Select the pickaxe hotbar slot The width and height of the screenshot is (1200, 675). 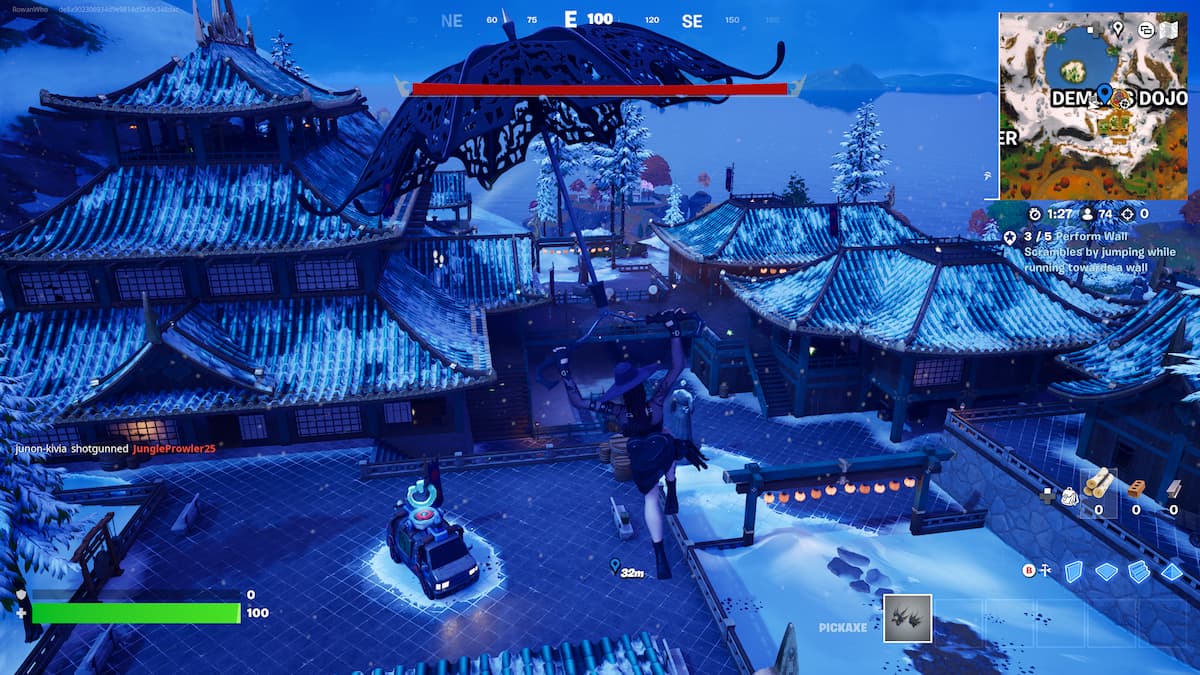(907, 618)
